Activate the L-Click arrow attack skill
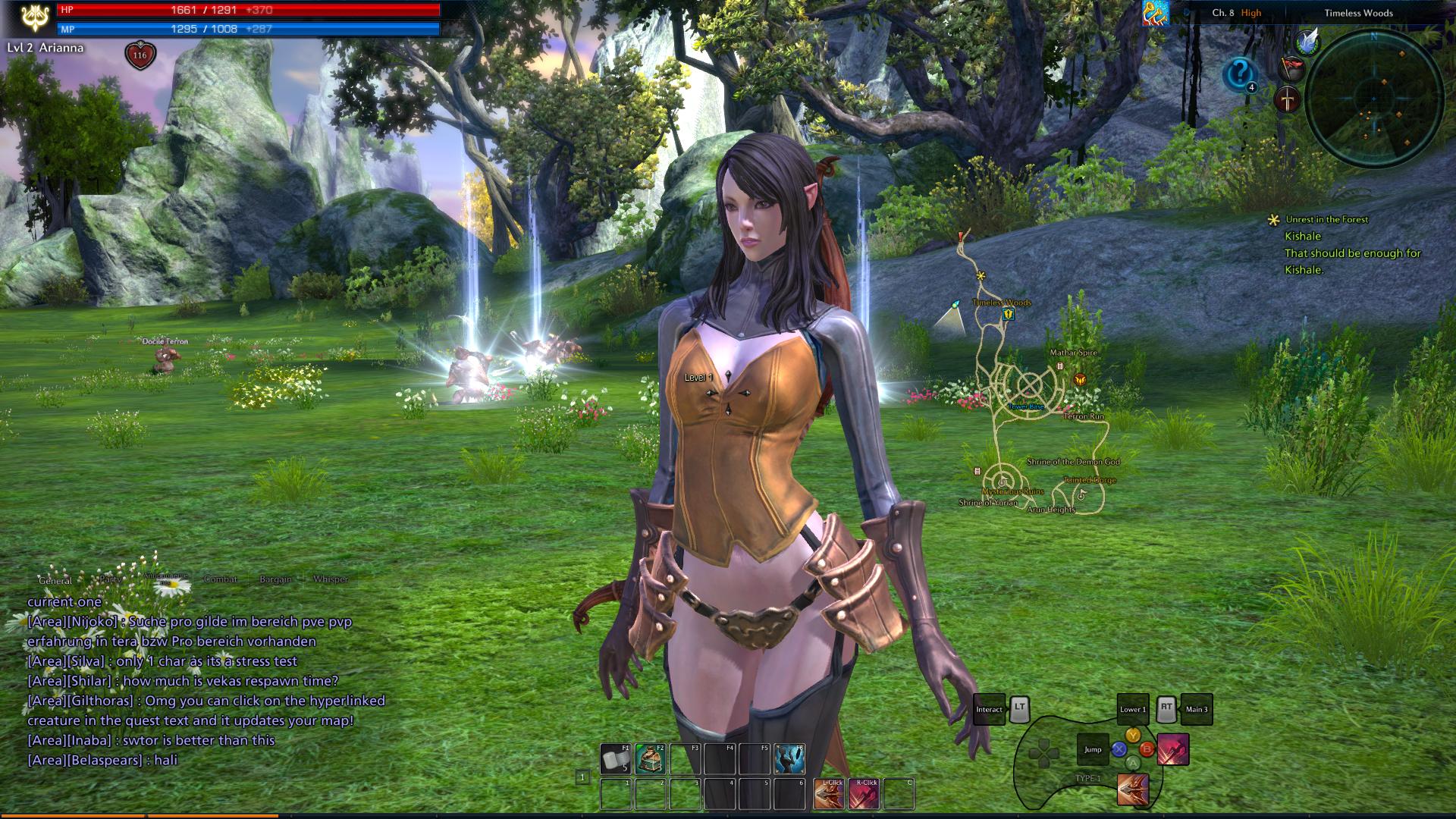The width and height of the screenshot is (1456, 819). [x=829, y=794]
